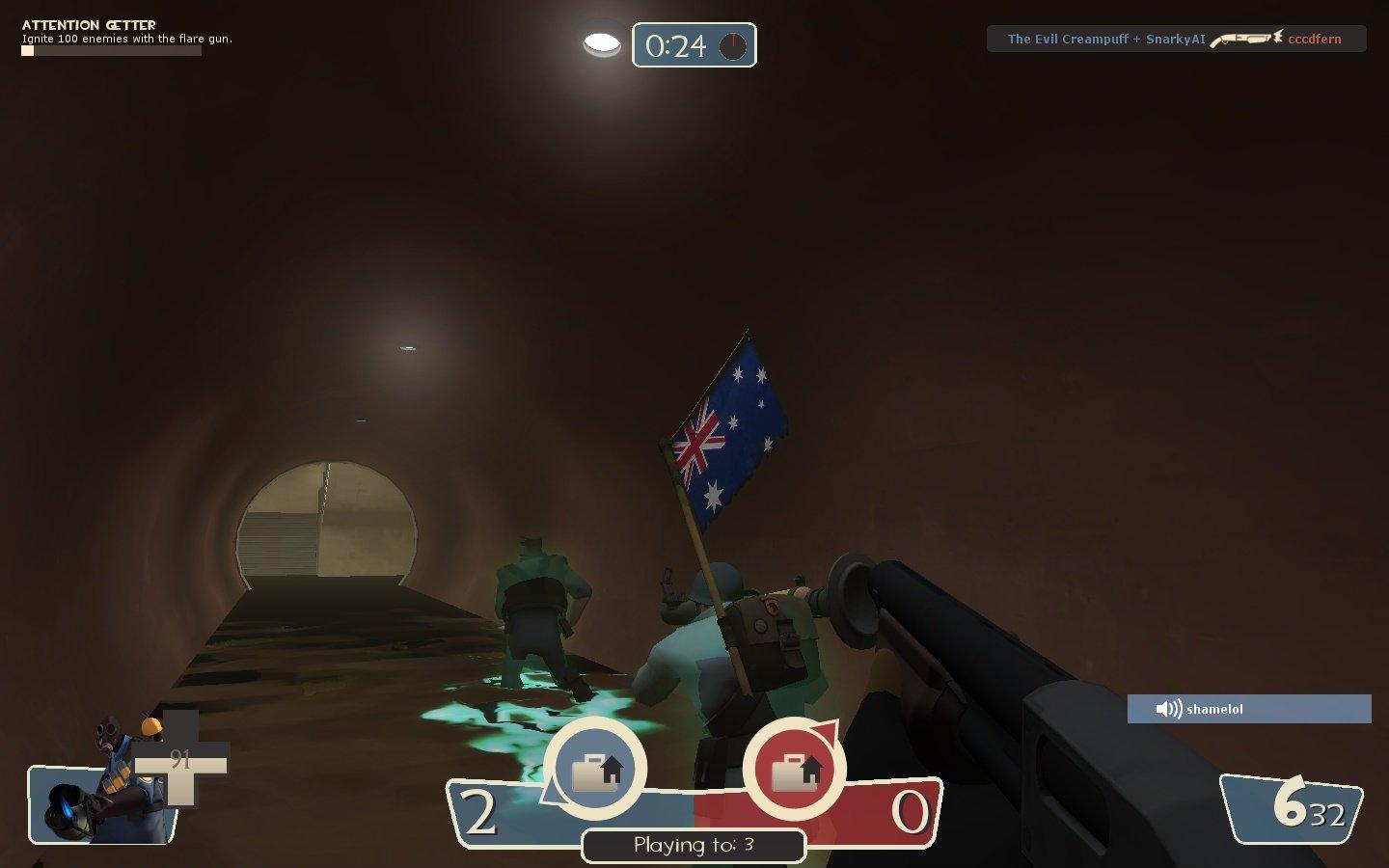
Task: Select the blue team intelligence briefcase icon
Action: (595, 771)
